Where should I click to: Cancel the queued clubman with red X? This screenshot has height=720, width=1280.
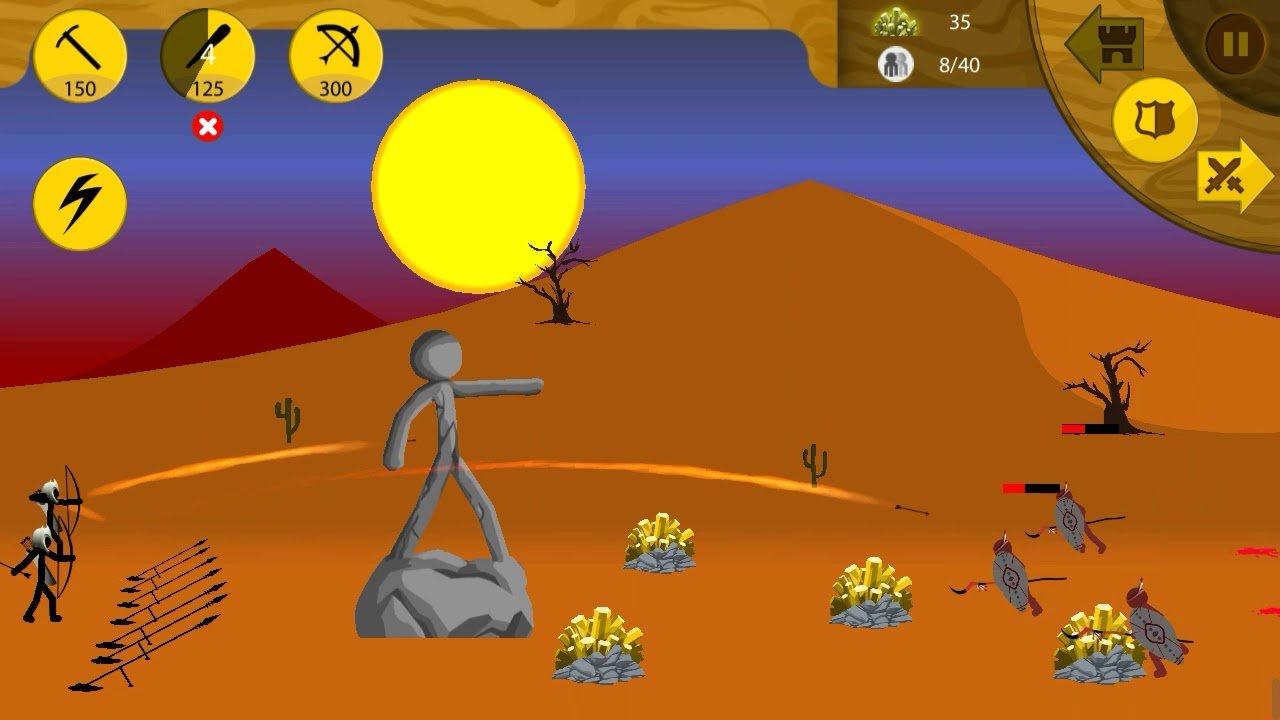pos(208,127)
